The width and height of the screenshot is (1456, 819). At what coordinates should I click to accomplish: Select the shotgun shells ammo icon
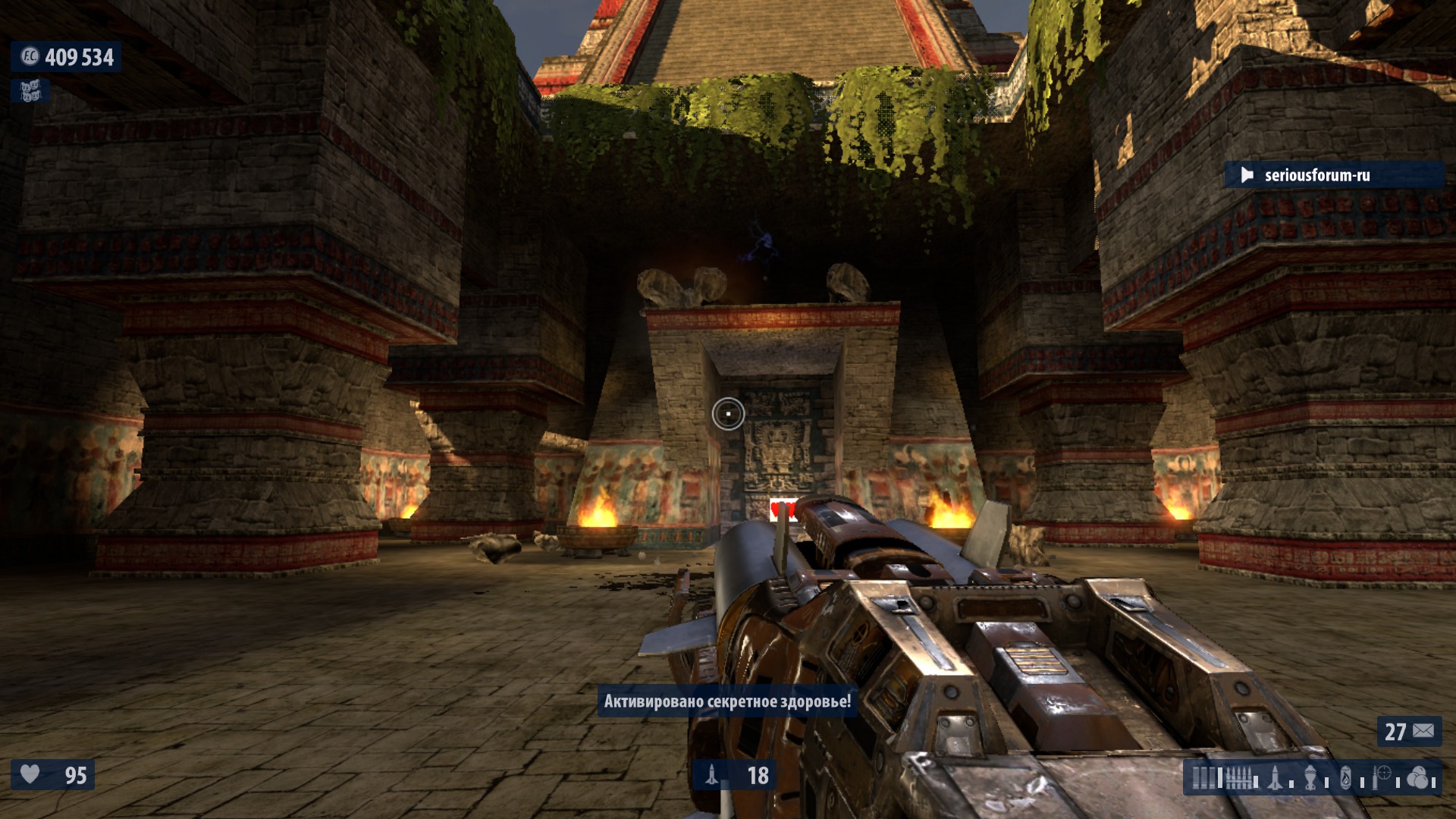[x=1203, y=778]
